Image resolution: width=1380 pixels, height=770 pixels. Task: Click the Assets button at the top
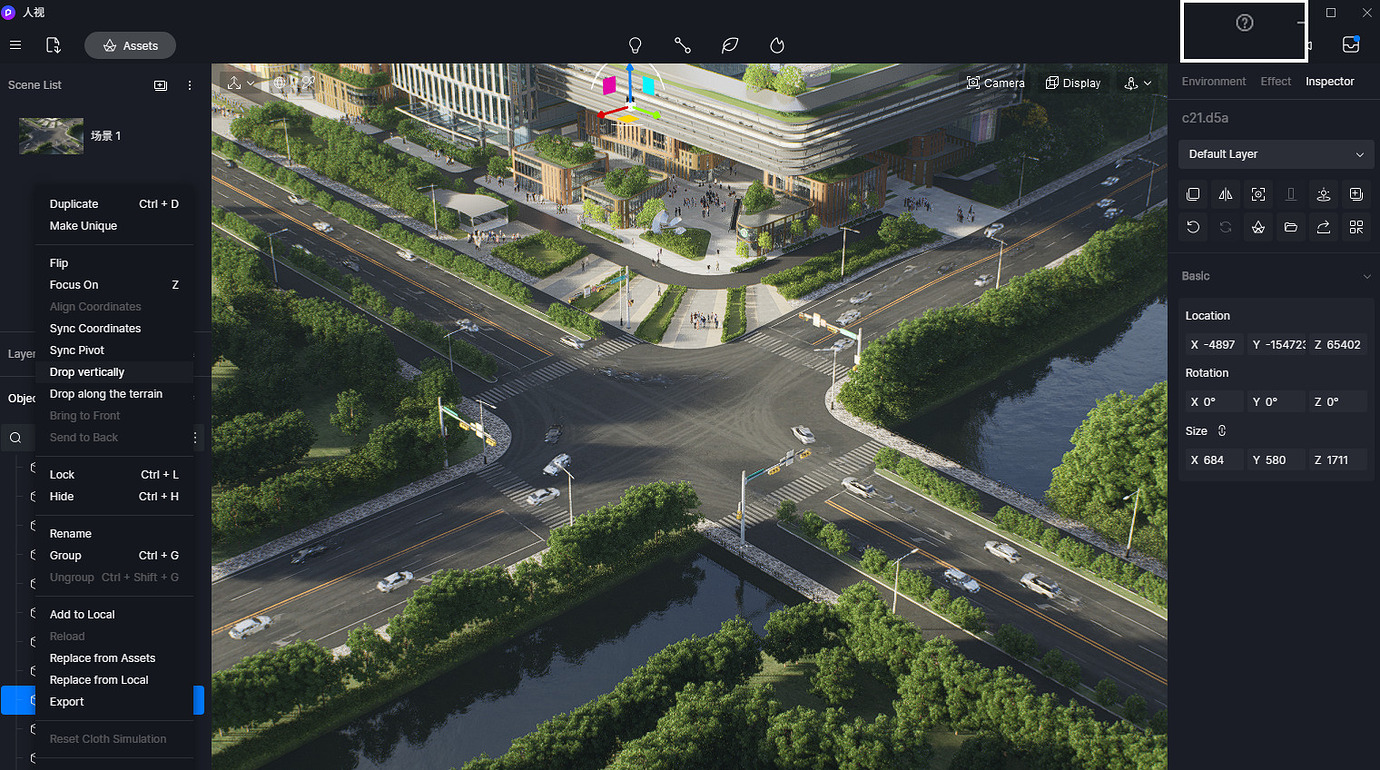click(129, 45)
